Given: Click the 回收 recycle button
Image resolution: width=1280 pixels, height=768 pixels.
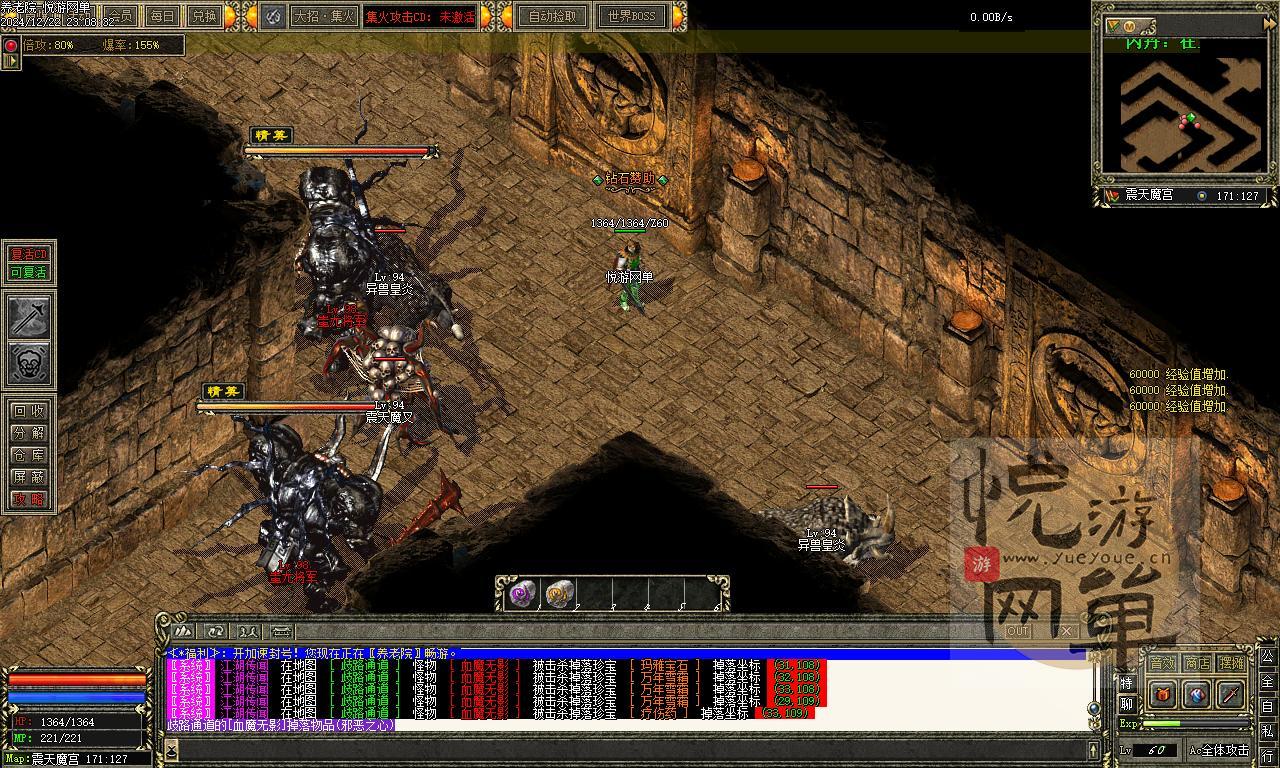Looking at the screenshot, I should tap(29, 411).
